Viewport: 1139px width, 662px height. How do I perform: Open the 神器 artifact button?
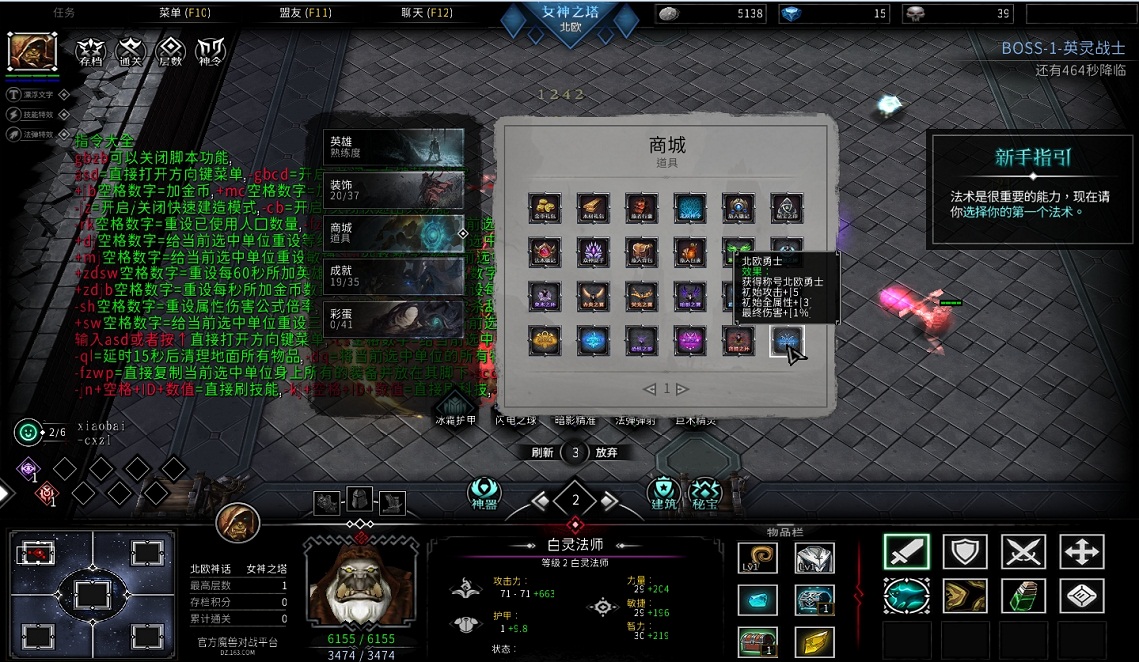pos(484,493)
